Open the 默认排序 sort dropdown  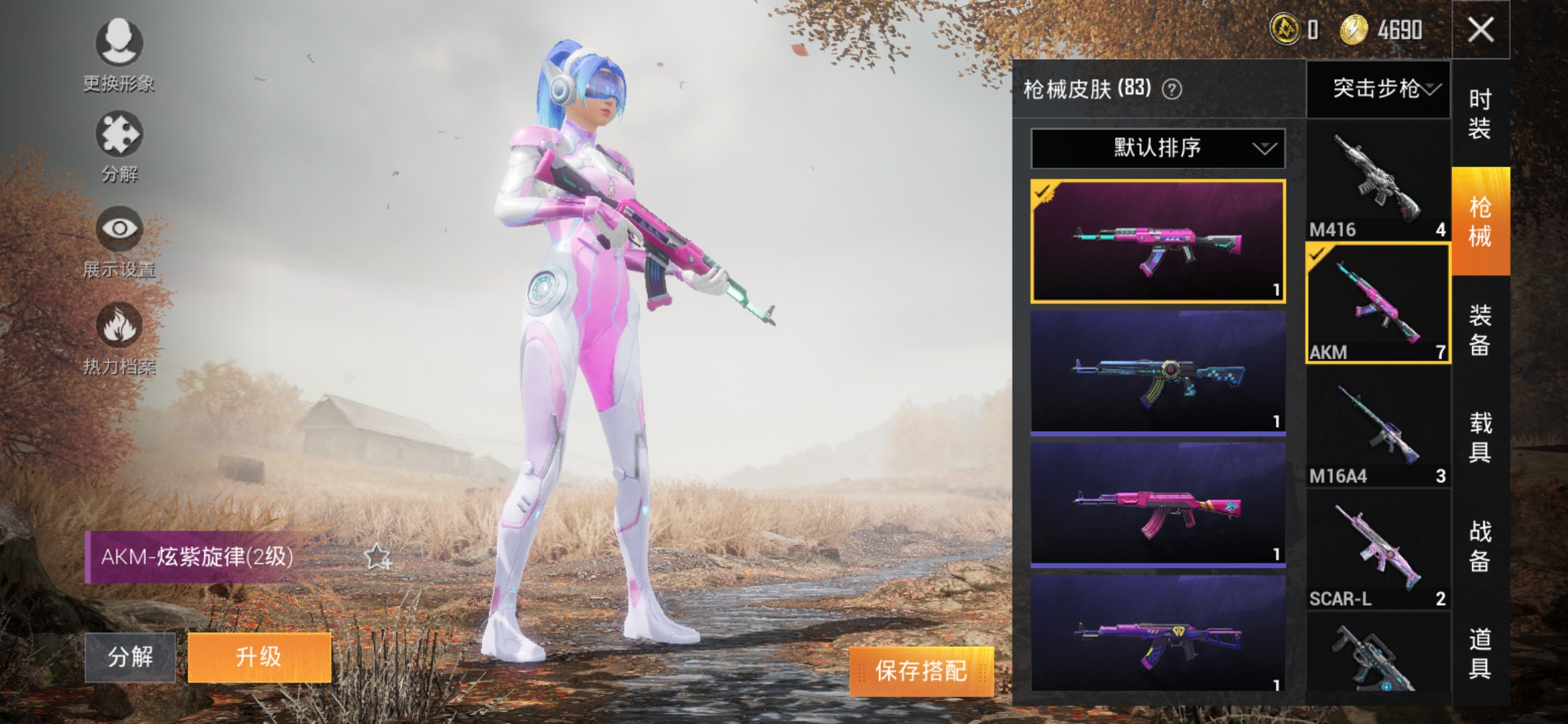coord(1157,148)
